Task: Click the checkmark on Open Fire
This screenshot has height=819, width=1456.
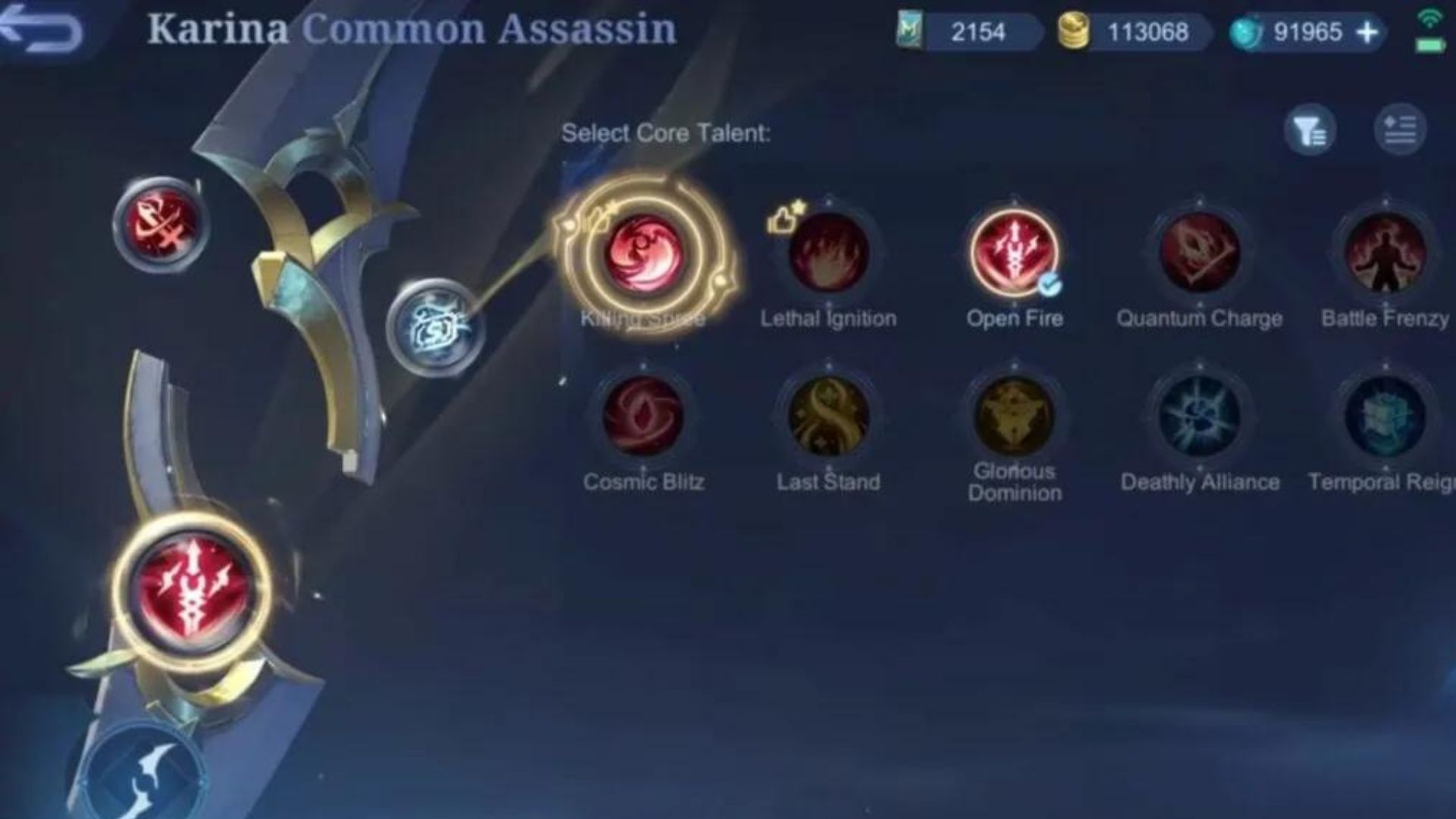Action: click(x=1049, y=287)
